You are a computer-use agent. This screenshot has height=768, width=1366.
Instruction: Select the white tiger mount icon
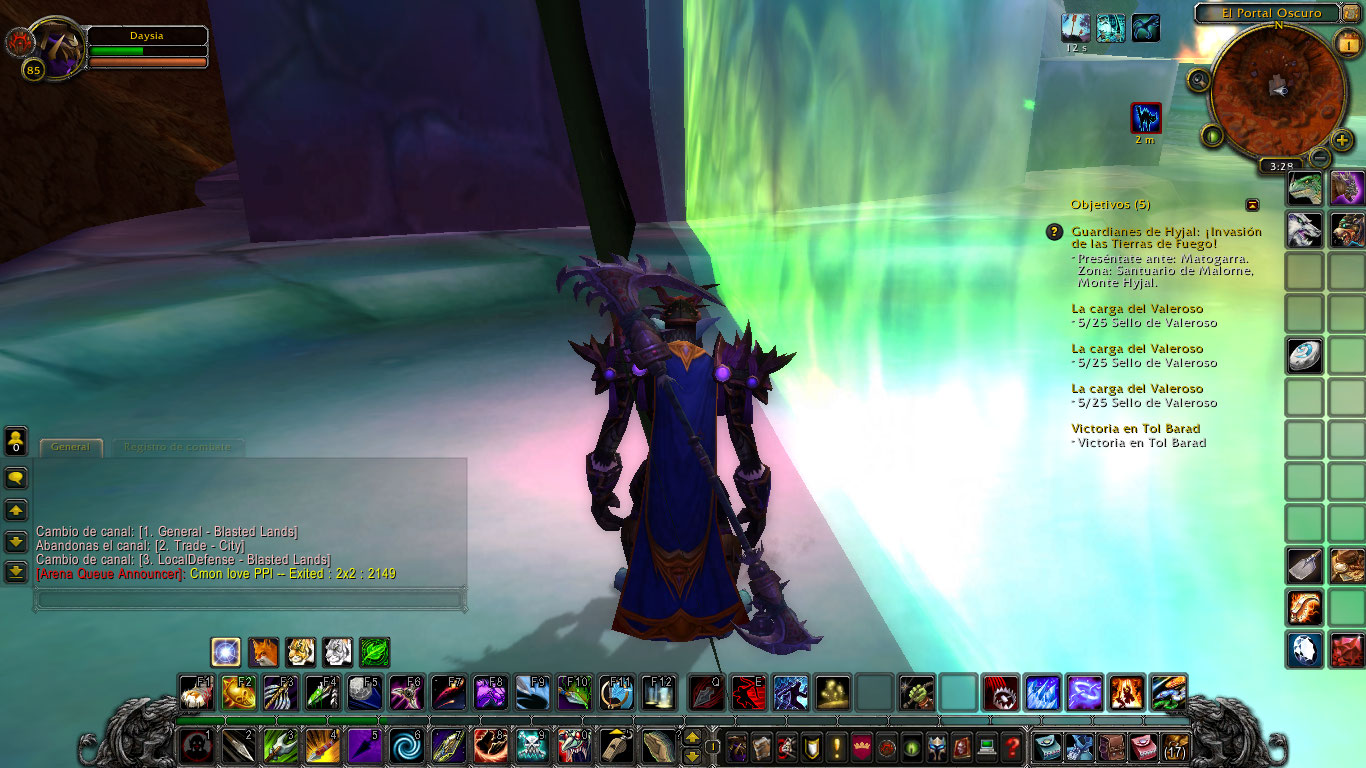coord(336,652)
